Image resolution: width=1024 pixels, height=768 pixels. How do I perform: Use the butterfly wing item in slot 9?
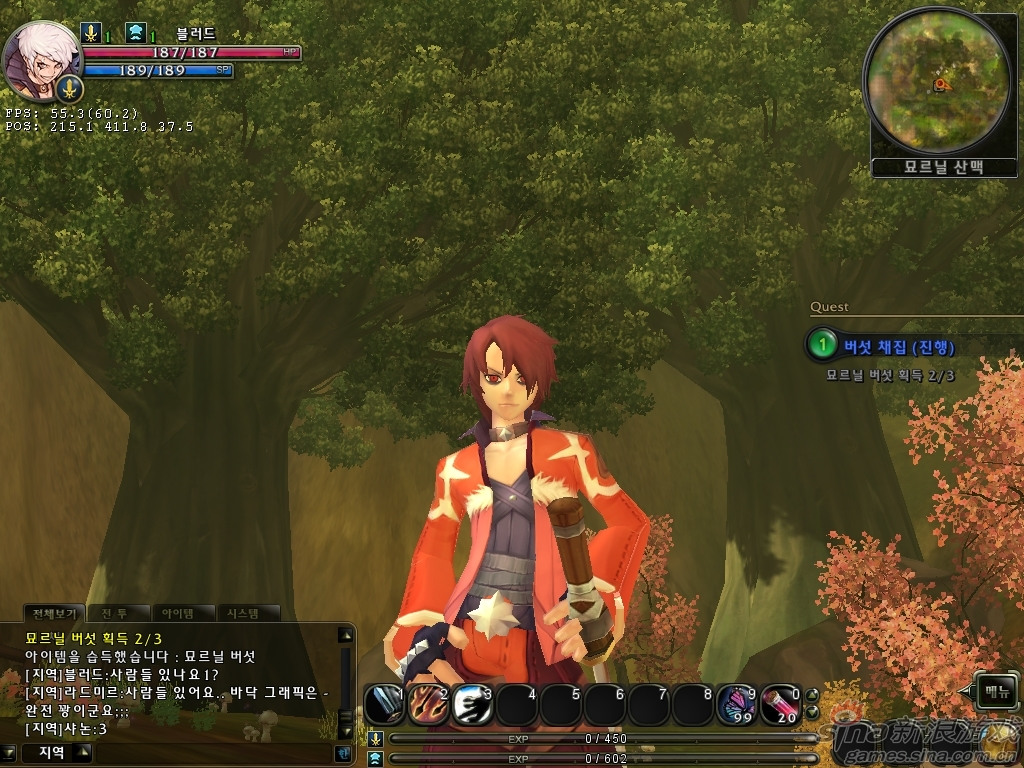[x=737, y=705]
